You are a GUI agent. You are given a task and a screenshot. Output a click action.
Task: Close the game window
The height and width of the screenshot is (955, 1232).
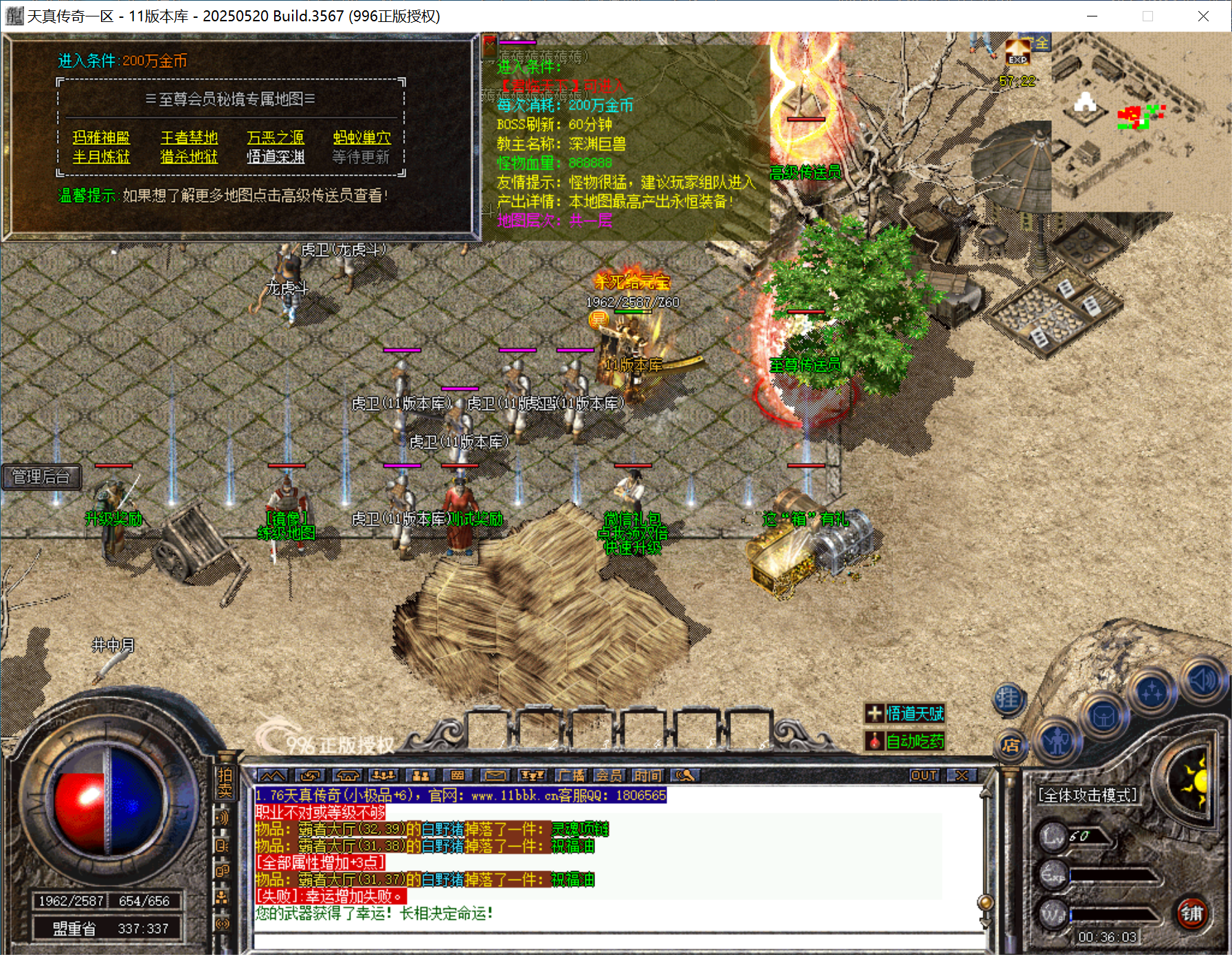(1203, 16)
